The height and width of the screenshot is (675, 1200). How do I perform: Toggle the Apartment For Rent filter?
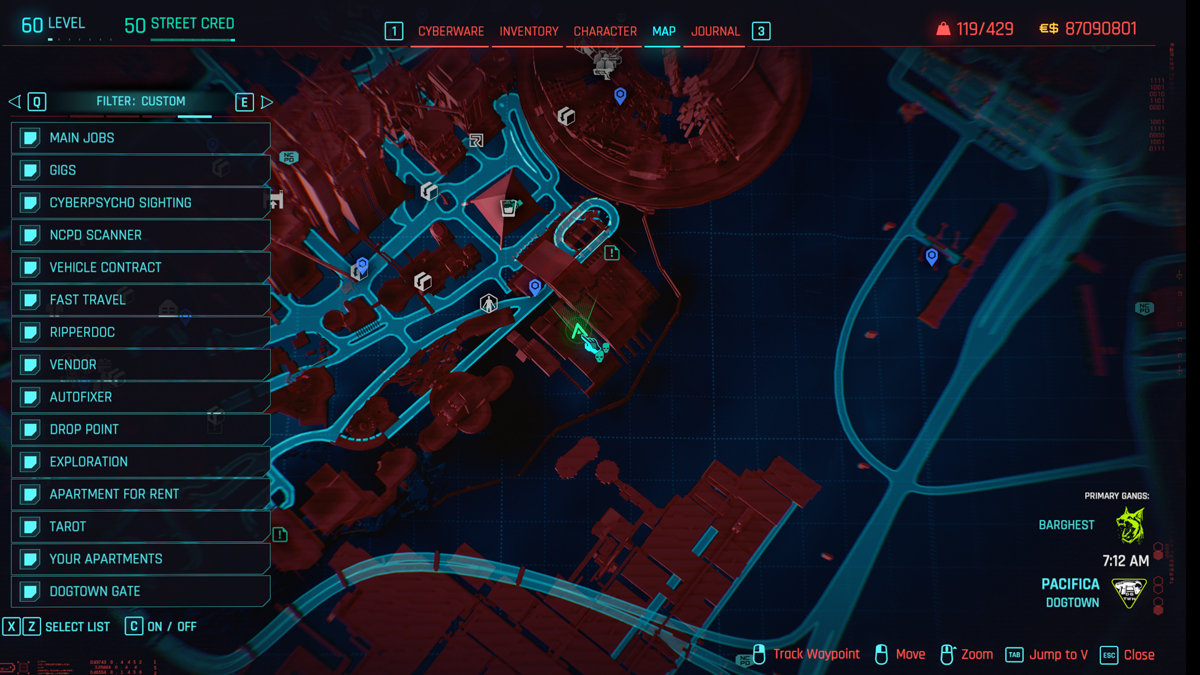pos(141,494)
